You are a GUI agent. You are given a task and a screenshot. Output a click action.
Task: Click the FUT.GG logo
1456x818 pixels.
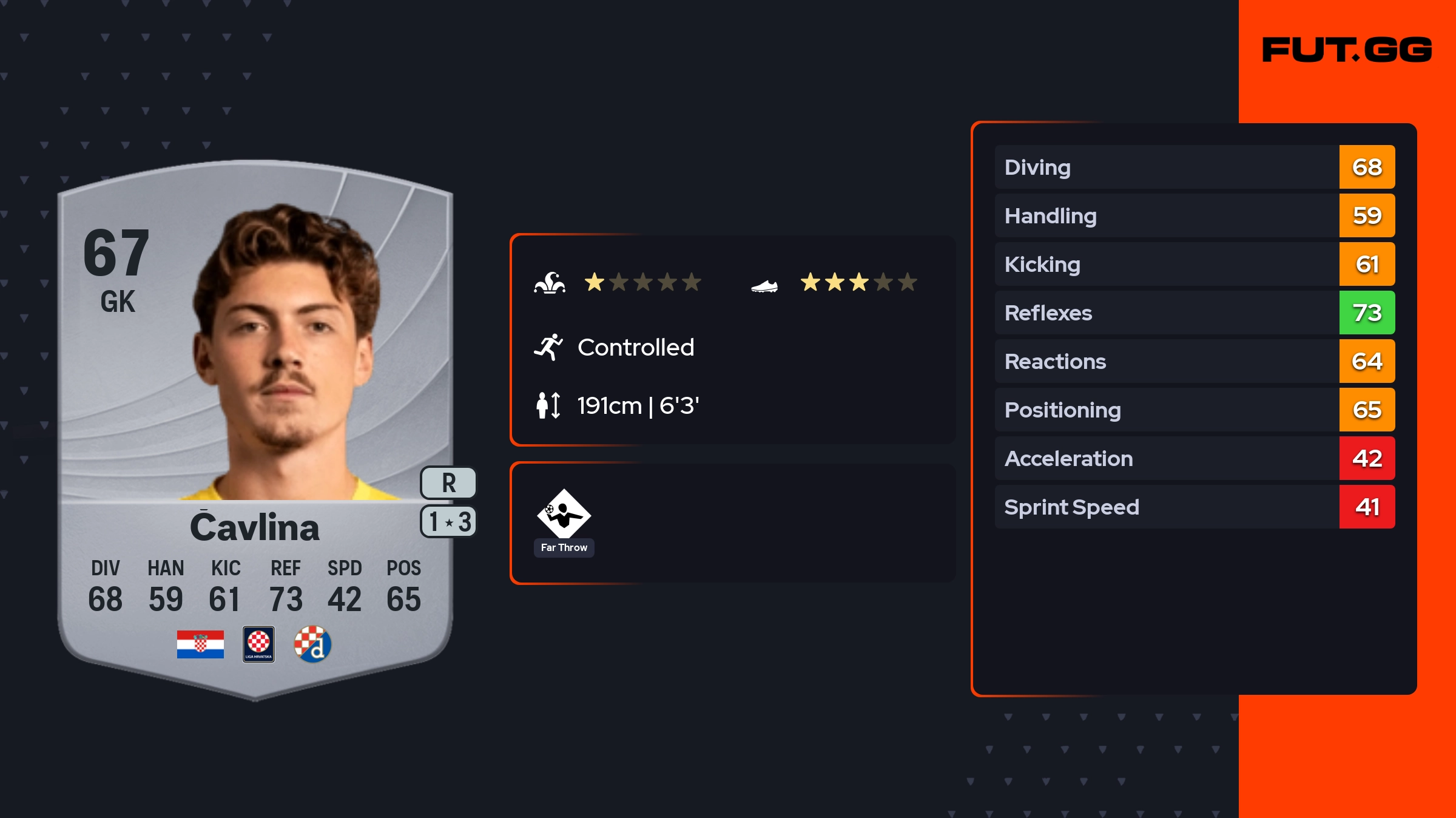click(1347, 50)
